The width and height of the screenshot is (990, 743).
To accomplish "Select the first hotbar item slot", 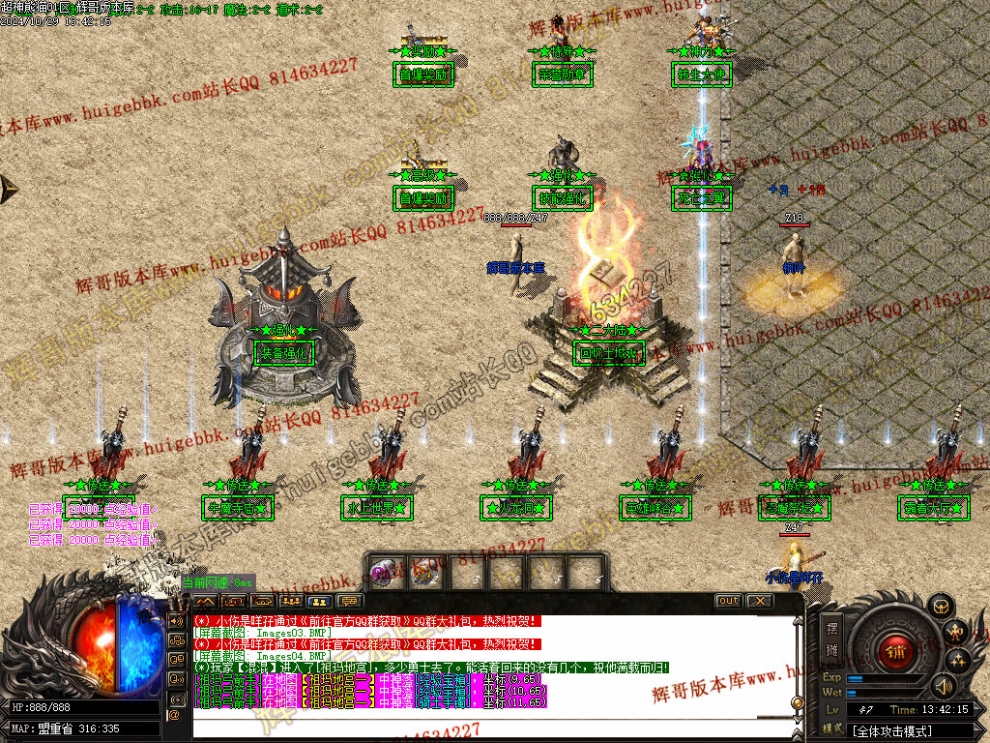I will (x=387, y=573).
